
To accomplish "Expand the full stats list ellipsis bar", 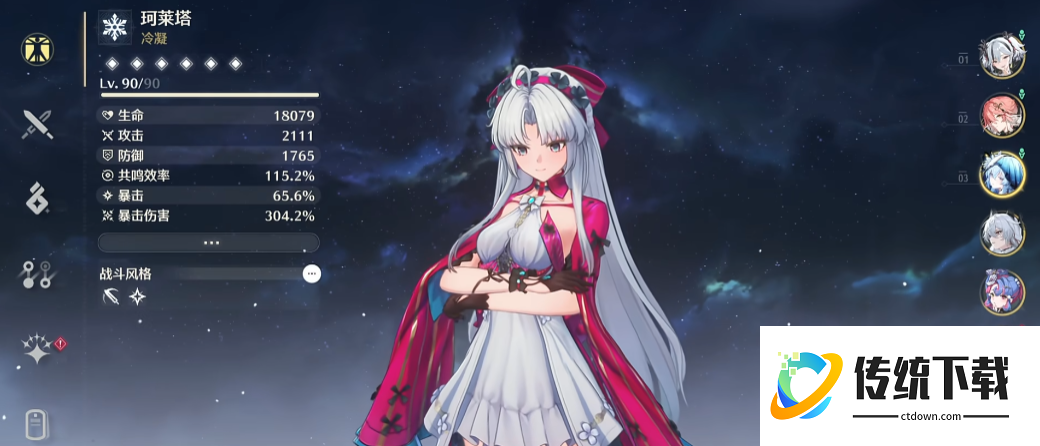I will pos(209,243).
